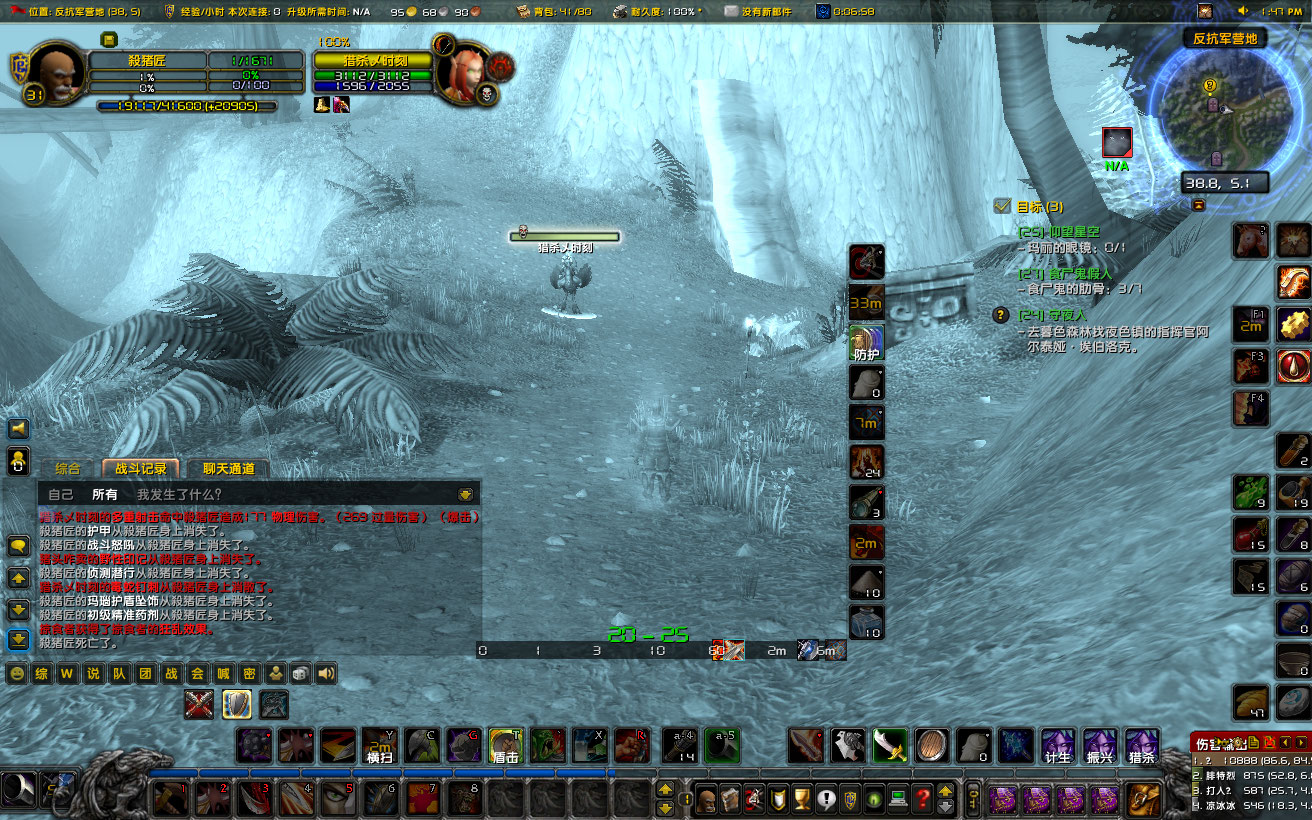
Task: Click the yellow up arrow to switch action bar page
Action: pyautogui.click(x=666, y=790)
